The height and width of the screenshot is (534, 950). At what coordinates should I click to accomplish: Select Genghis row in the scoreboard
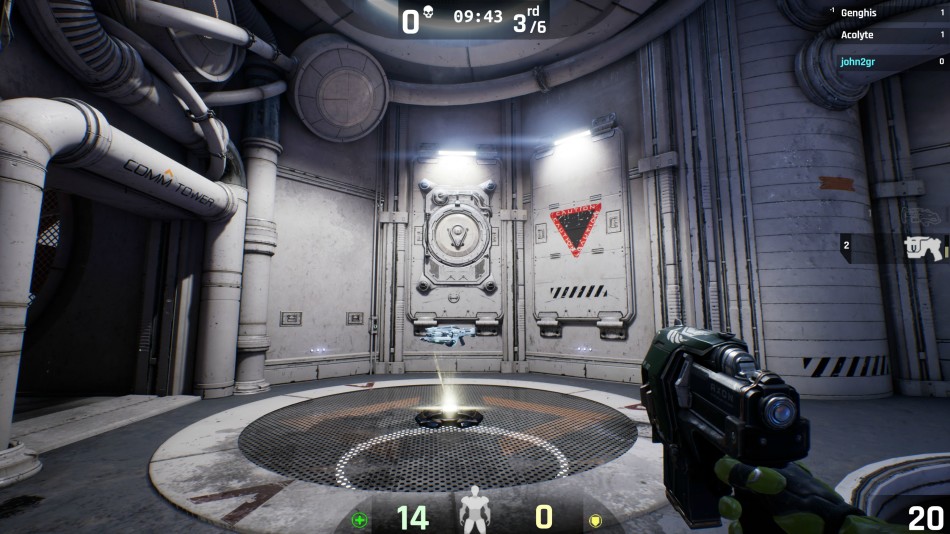888,13
